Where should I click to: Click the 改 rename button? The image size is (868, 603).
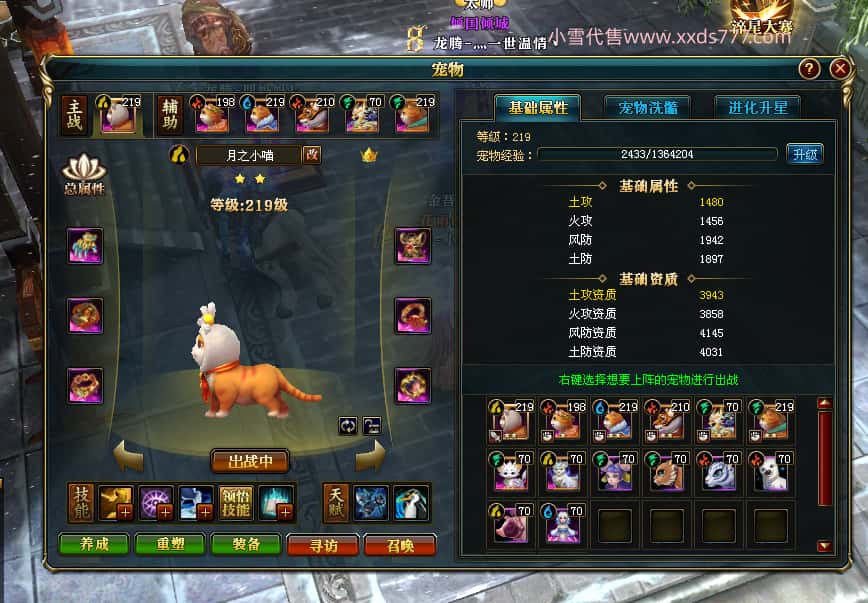pos(312,154)
